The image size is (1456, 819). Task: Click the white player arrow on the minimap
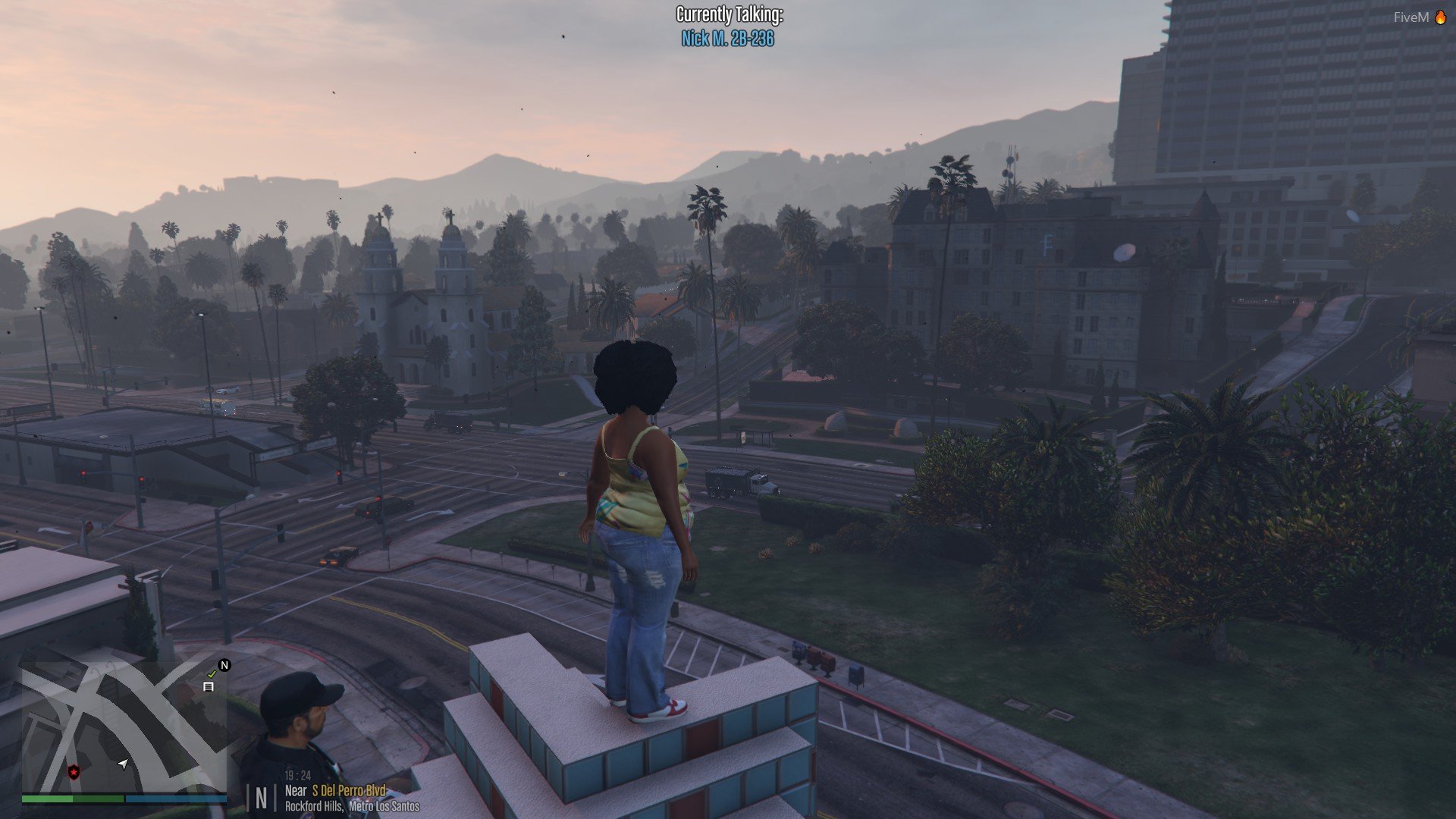[123, 764]
